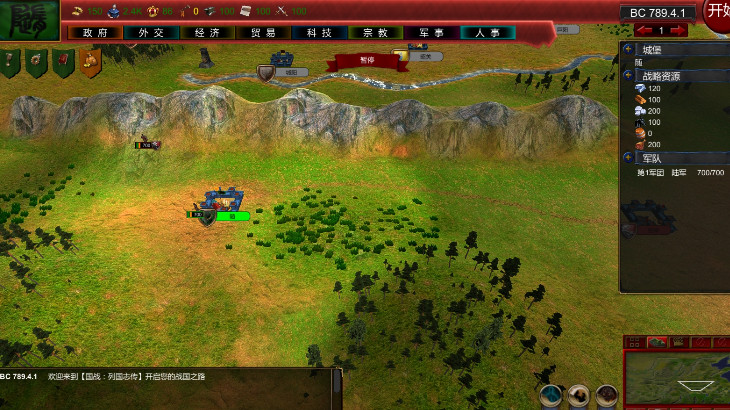Click the 开始 start button
The image size is (730, 410).
click(x=717, y=11)
